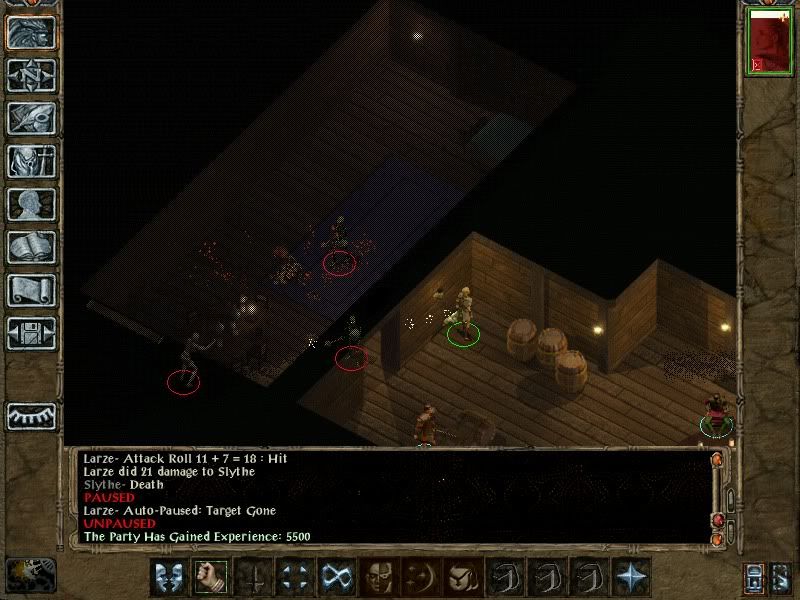Open the inventory screen
This screenshot has width=800, height=600.
[31, 161]
